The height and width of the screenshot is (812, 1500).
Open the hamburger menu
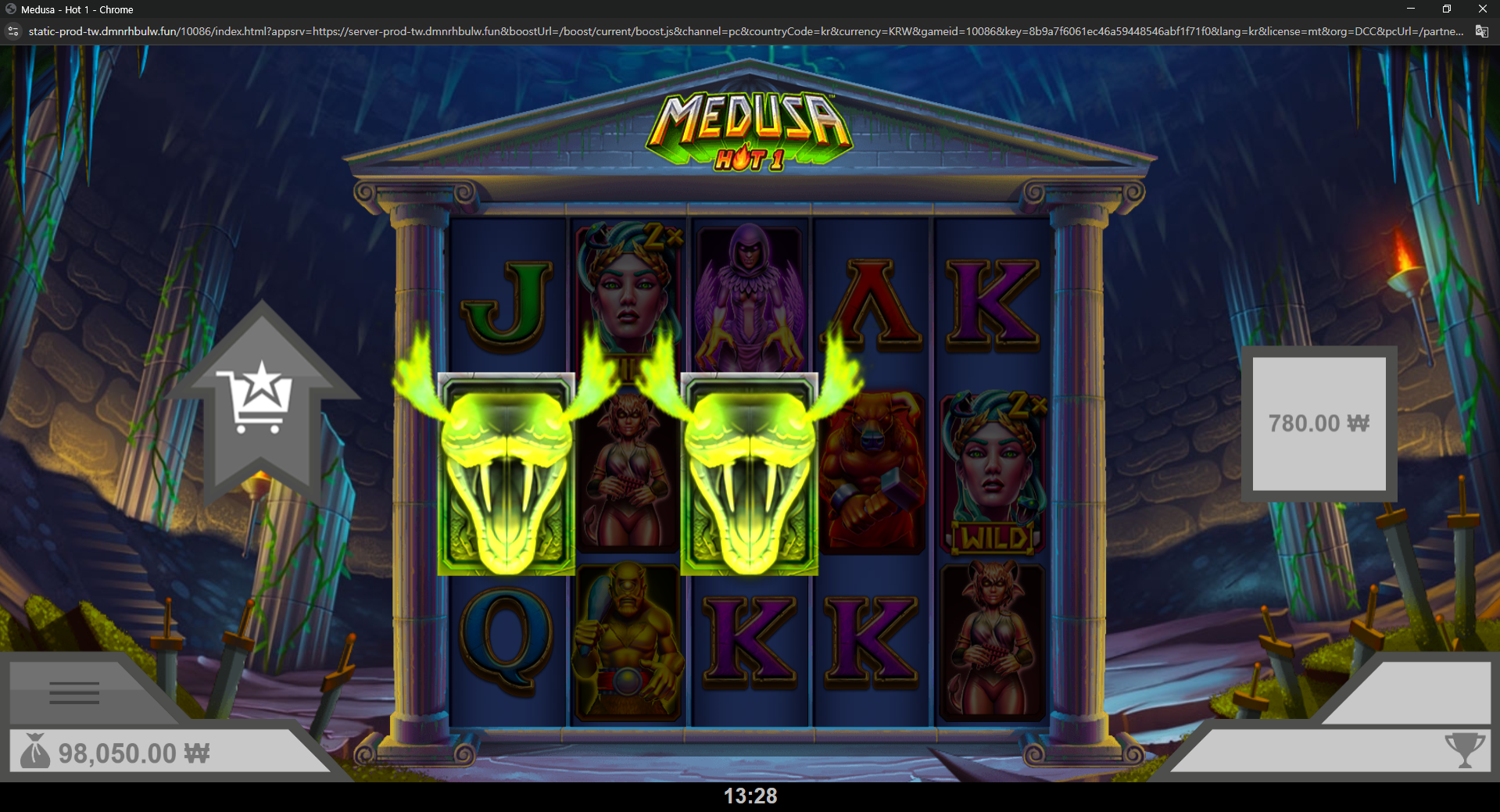(74, 692)
